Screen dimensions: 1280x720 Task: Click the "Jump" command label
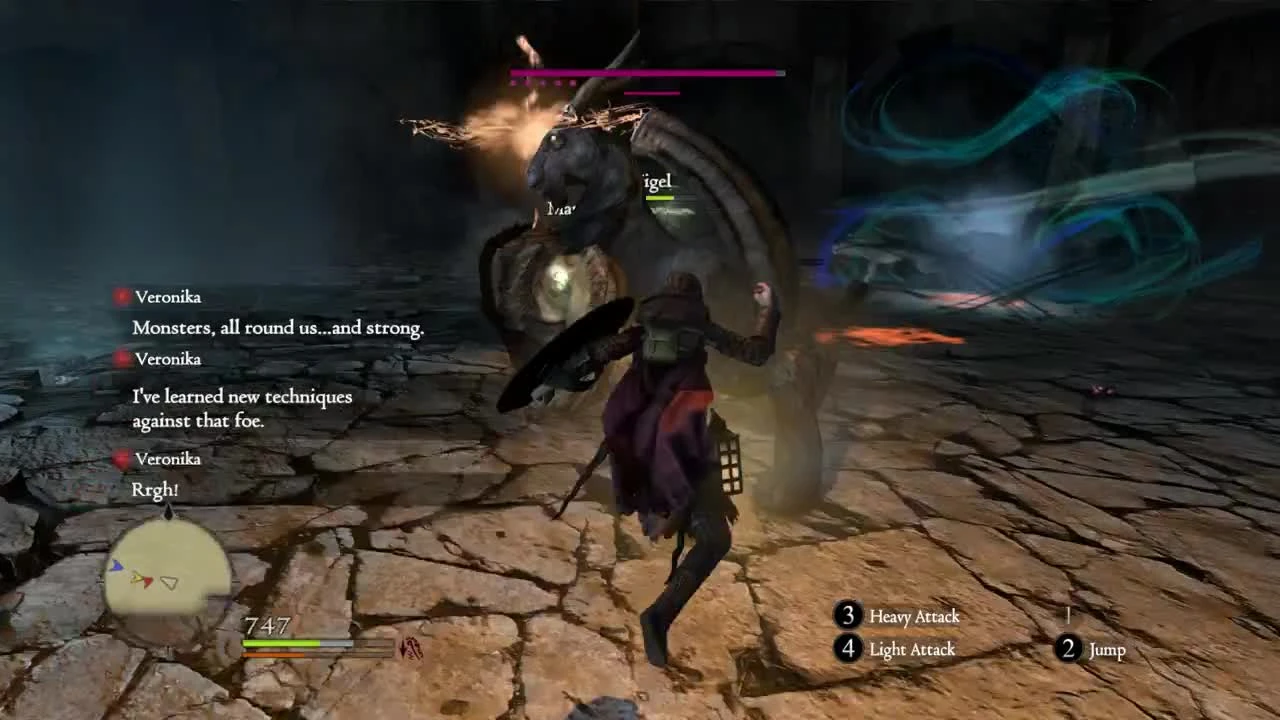tap(1106, 650)
